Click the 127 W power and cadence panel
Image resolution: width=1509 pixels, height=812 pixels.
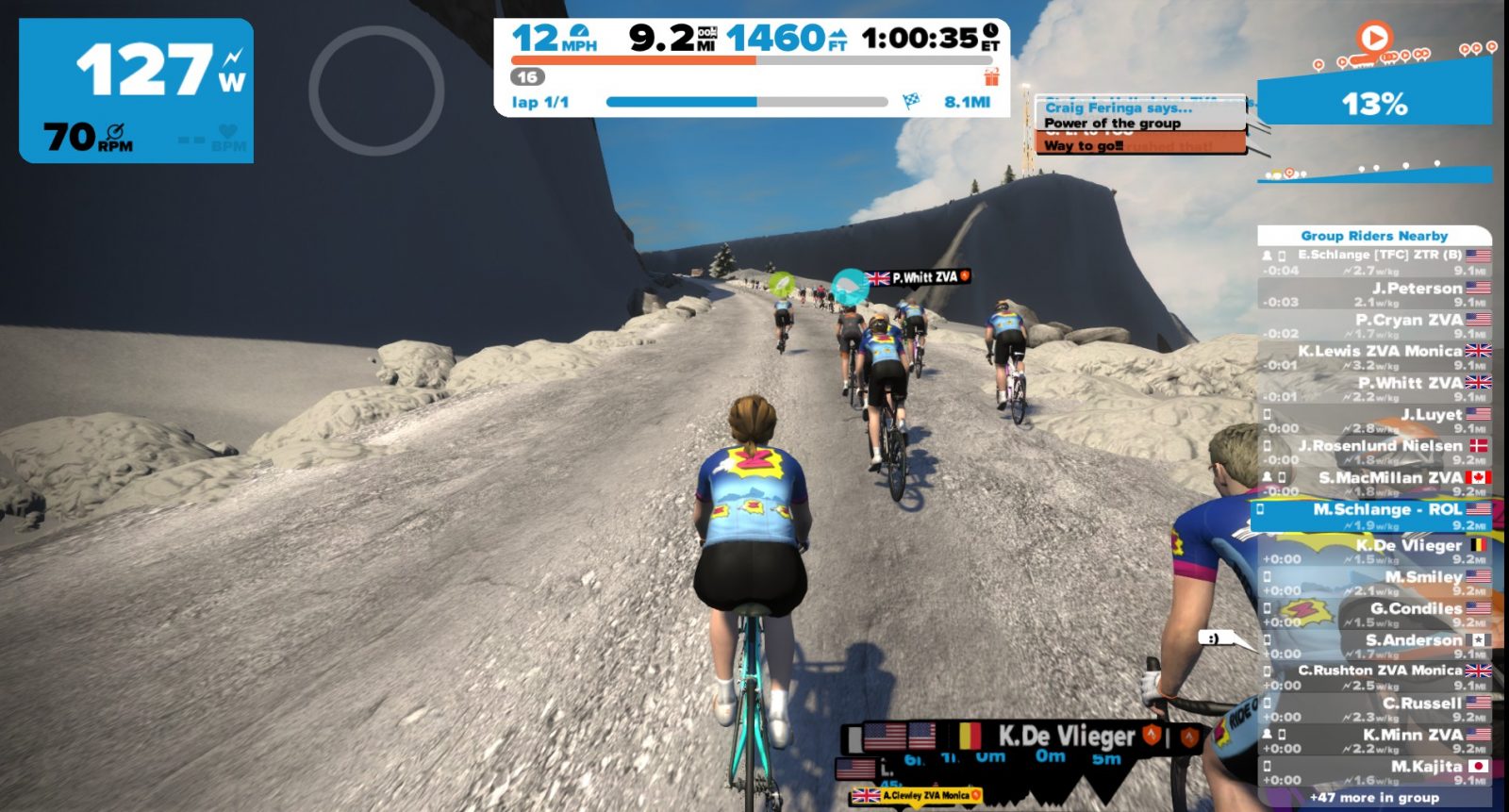[x=137, y=91]
